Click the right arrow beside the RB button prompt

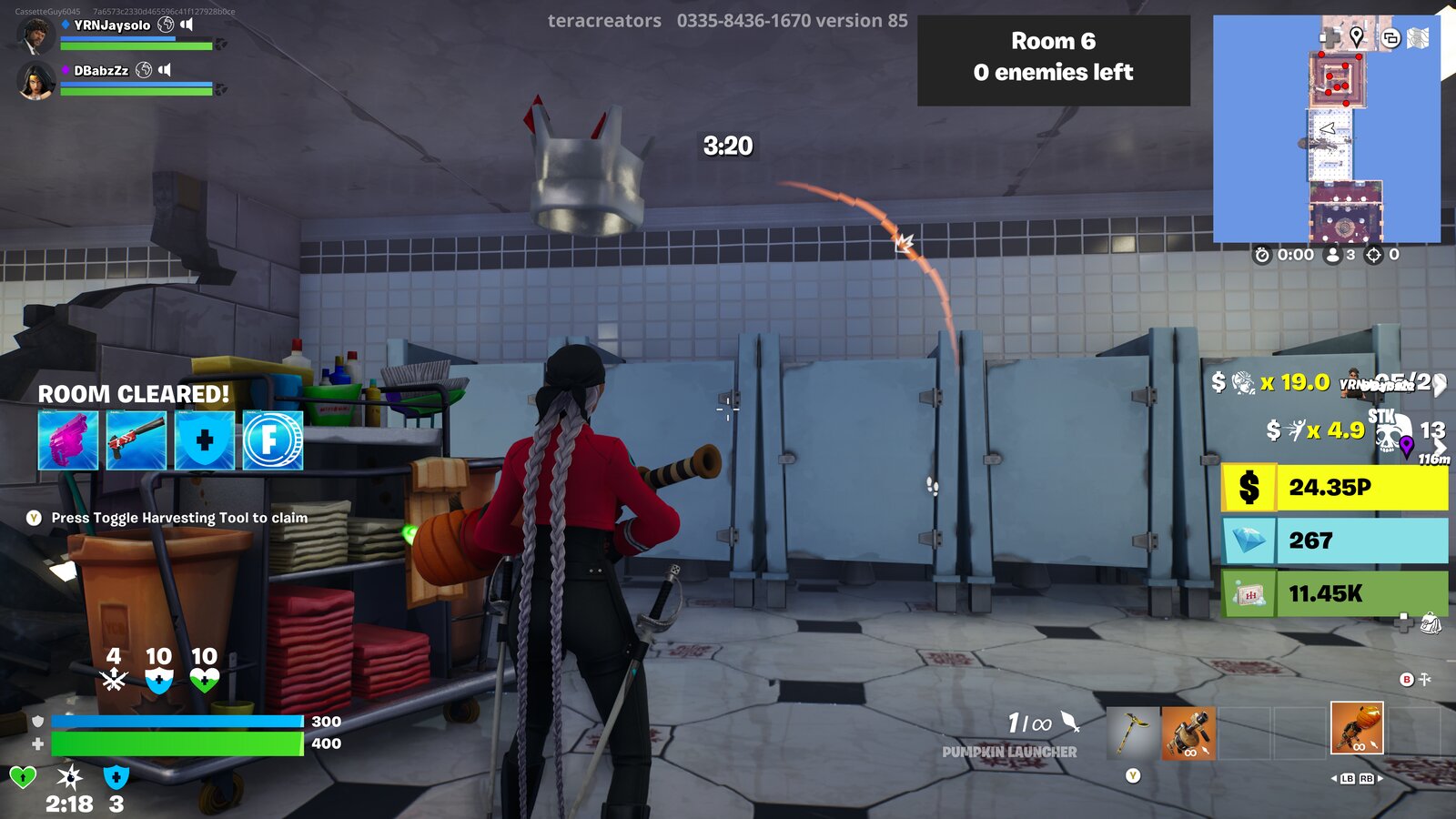point(1380,779)
